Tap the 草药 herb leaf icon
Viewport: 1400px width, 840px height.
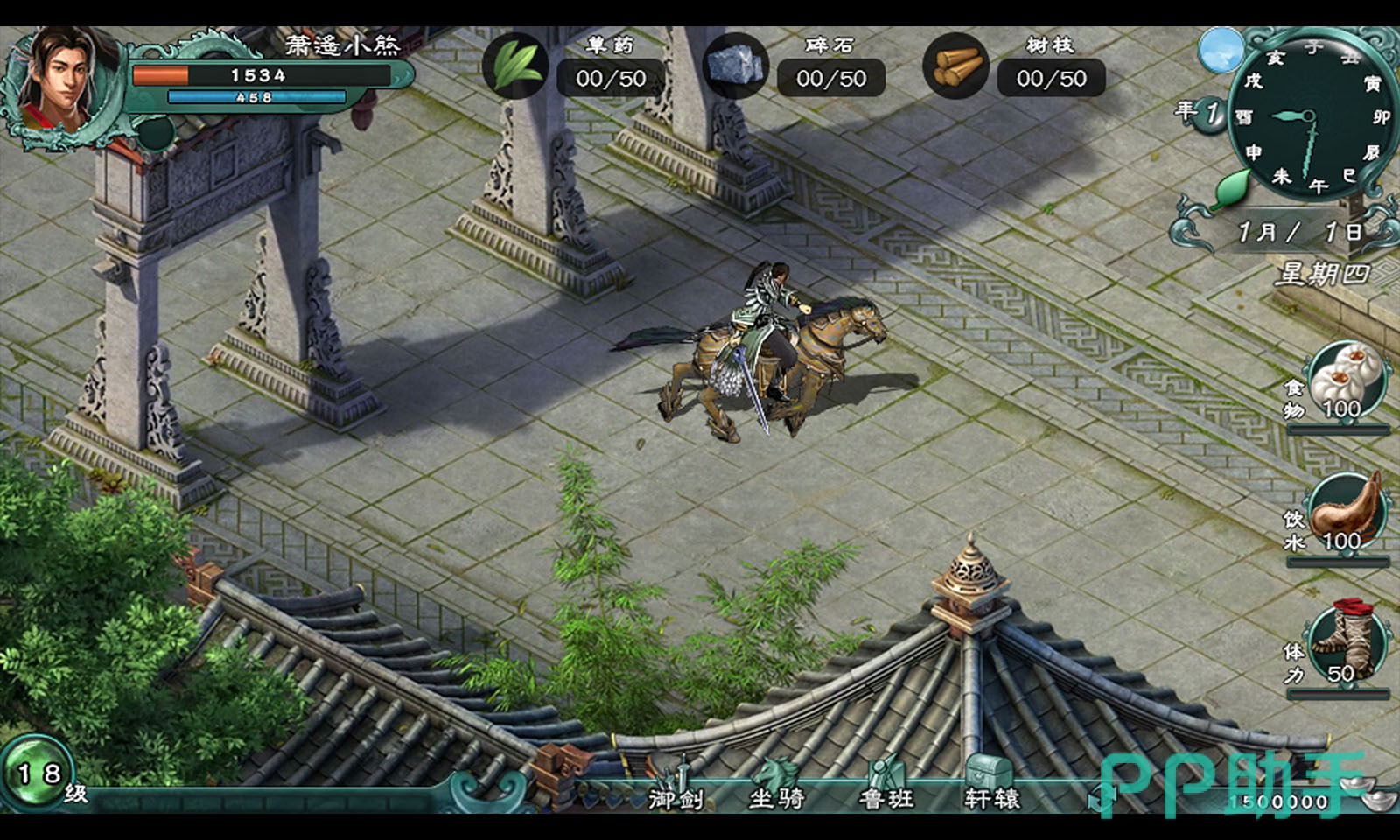515,66
